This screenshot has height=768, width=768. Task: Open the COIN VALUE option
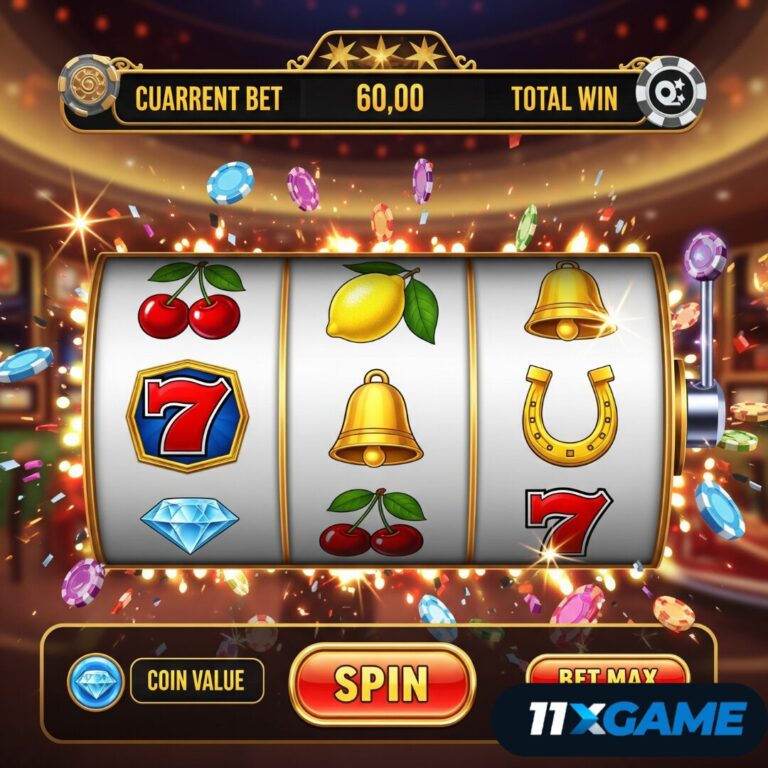point(197,681)
